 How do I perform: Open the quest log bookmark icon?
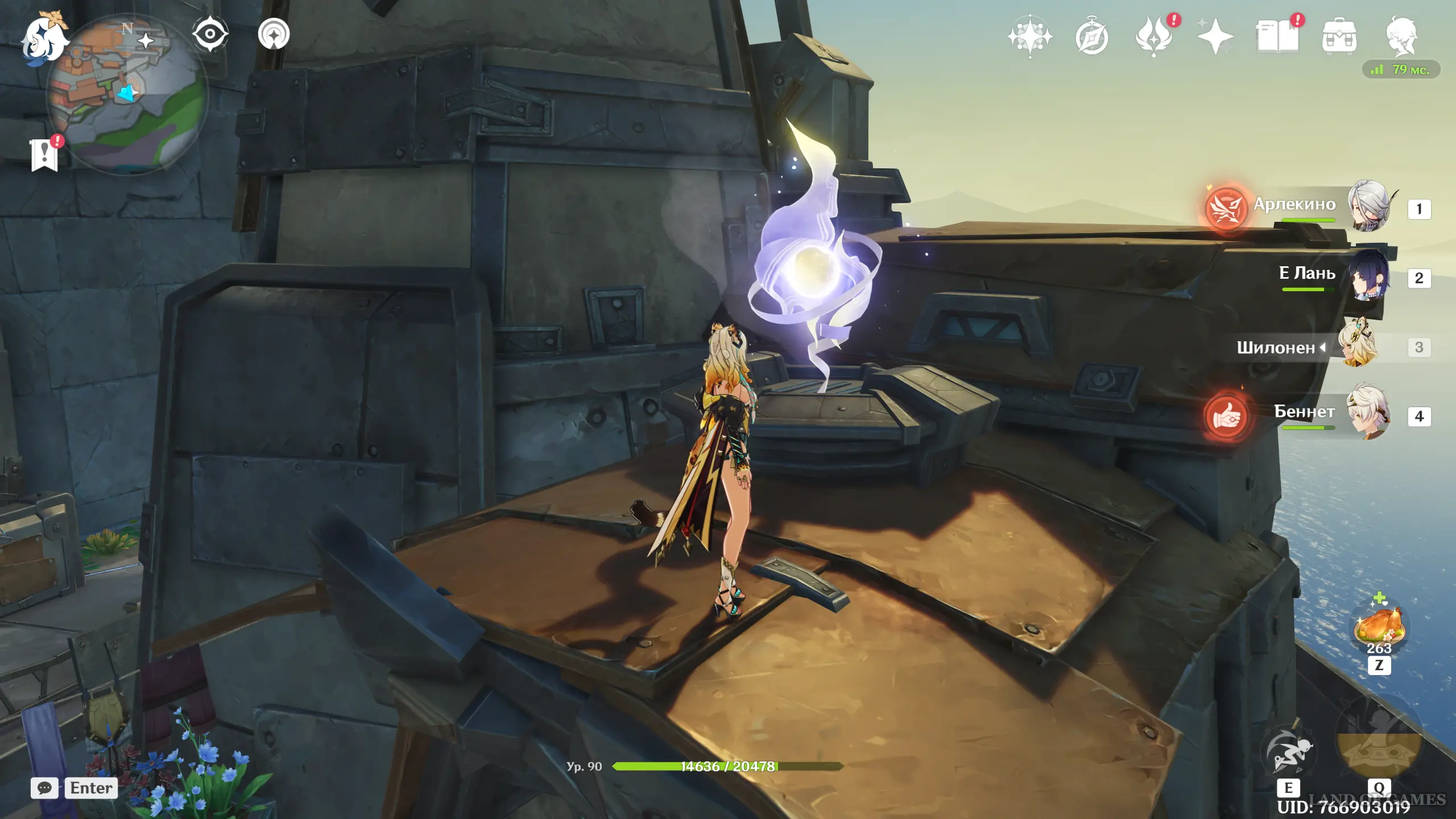[44, 155]
